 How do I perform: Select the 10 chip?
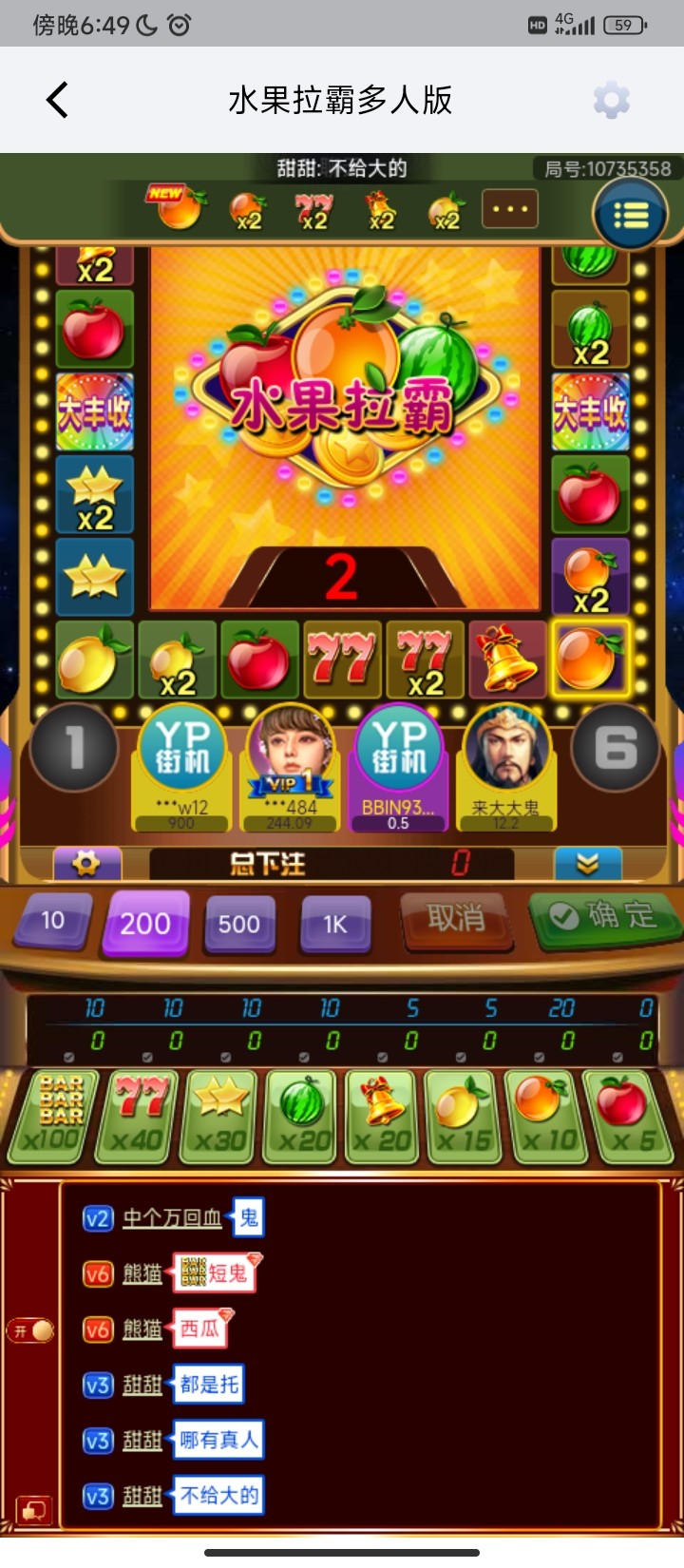click(53, 921)
